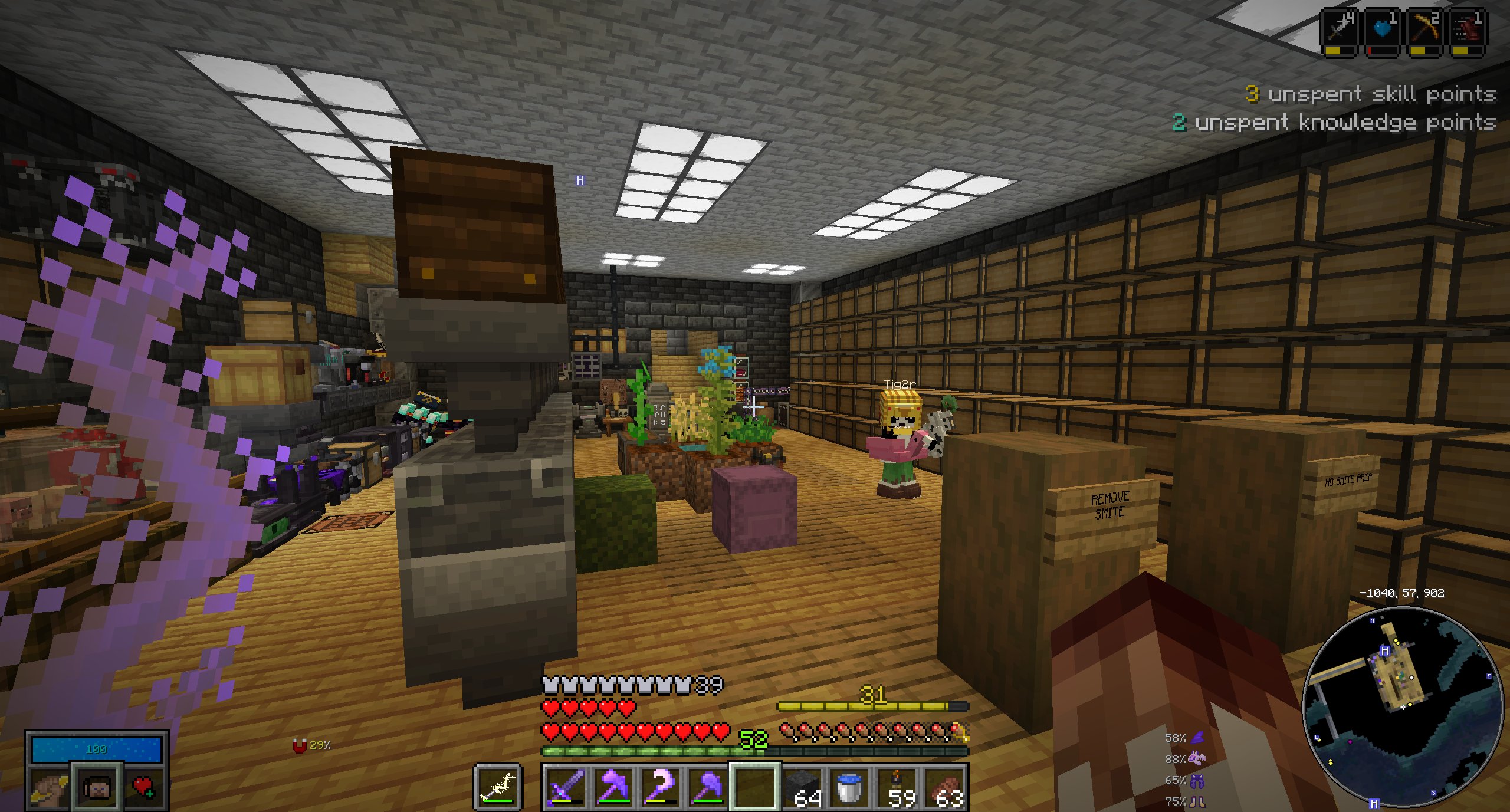Select the pink scythe hotbar slot
The height and width of the screenshot is (812, 1510).
coord(660,787)
